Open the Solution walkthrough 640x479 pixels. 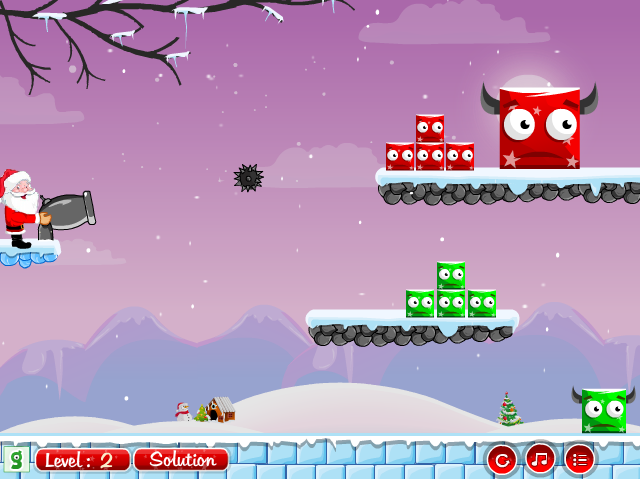[x=182, y=460]
